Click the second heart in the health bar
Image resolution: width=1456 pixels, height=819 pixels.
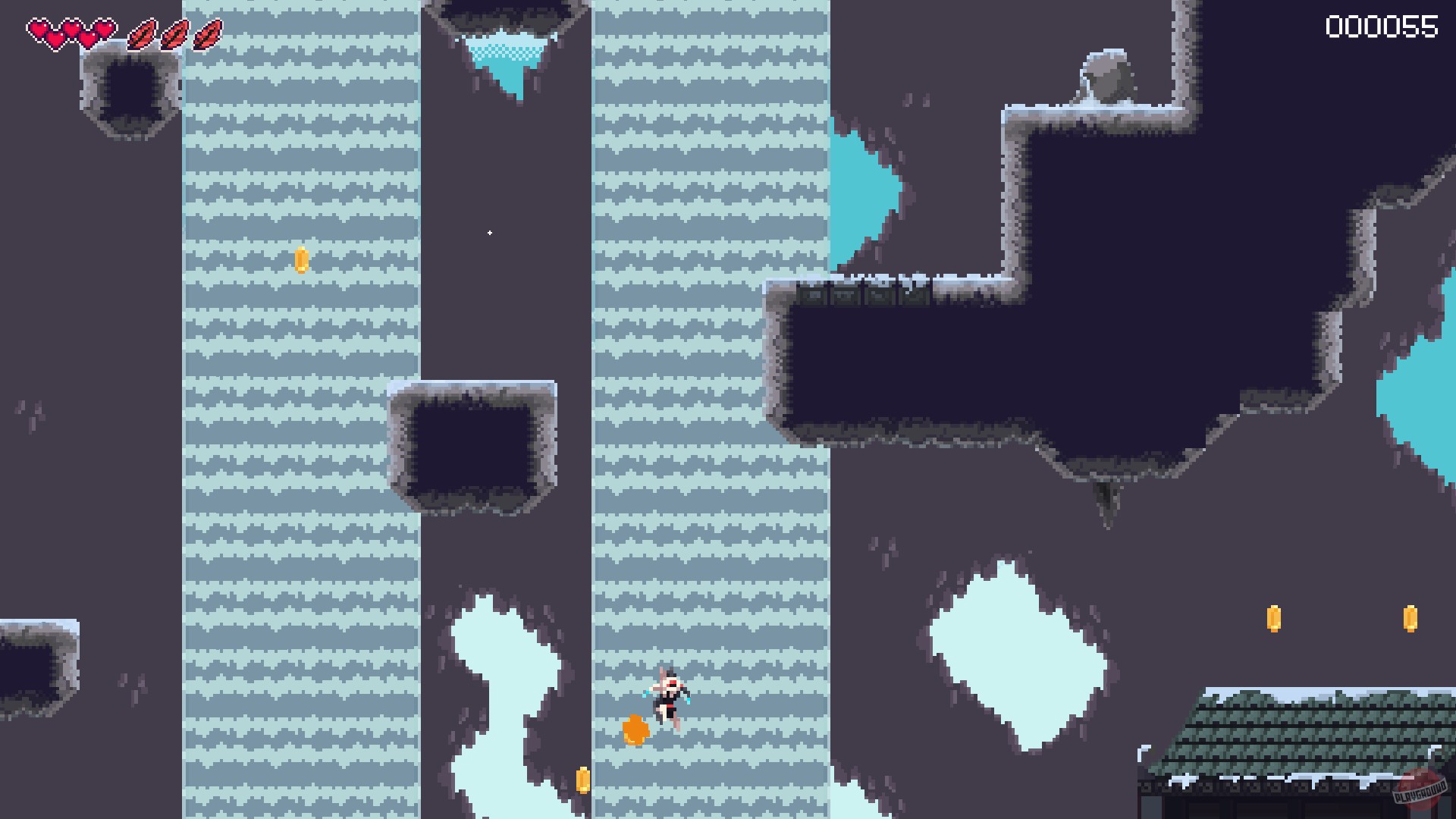click(71, 29)
